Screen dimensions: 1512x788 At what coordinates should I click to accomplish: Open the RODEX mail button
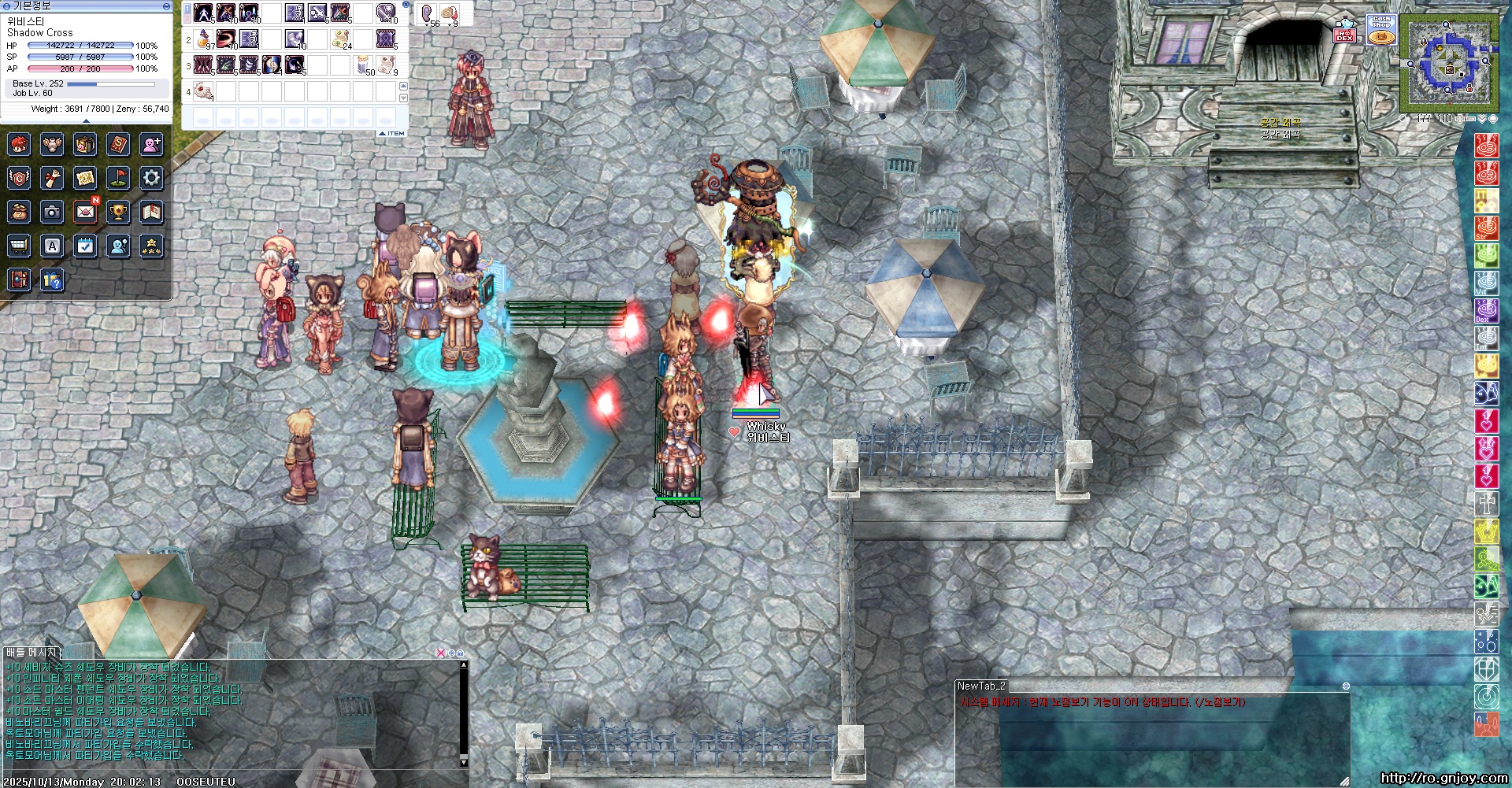click(x=1344, y=32)
